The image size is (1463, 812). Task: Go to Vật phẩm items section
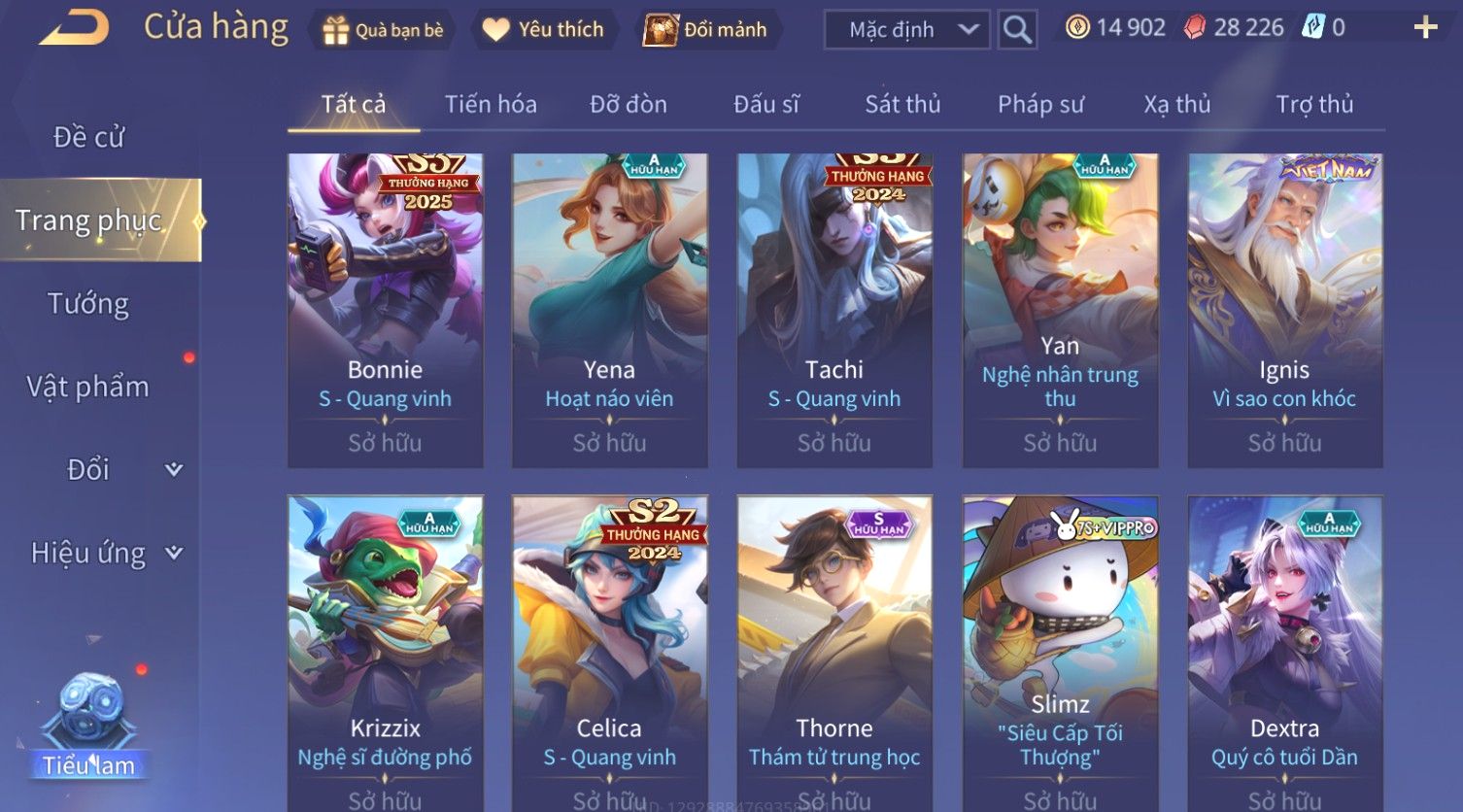(x=88, y=387)
